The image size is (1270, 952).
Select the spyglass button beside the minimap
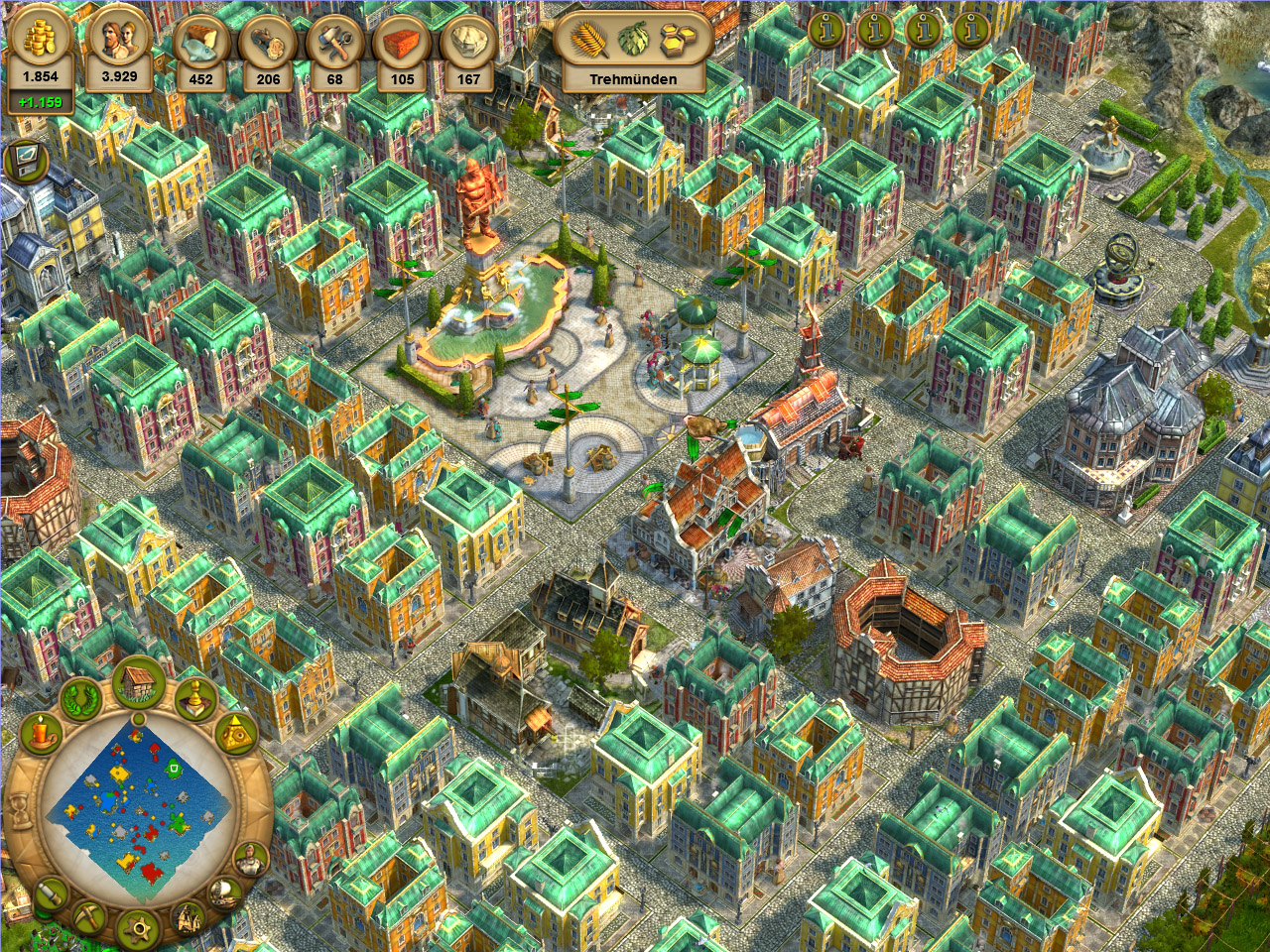click(52, 892)
